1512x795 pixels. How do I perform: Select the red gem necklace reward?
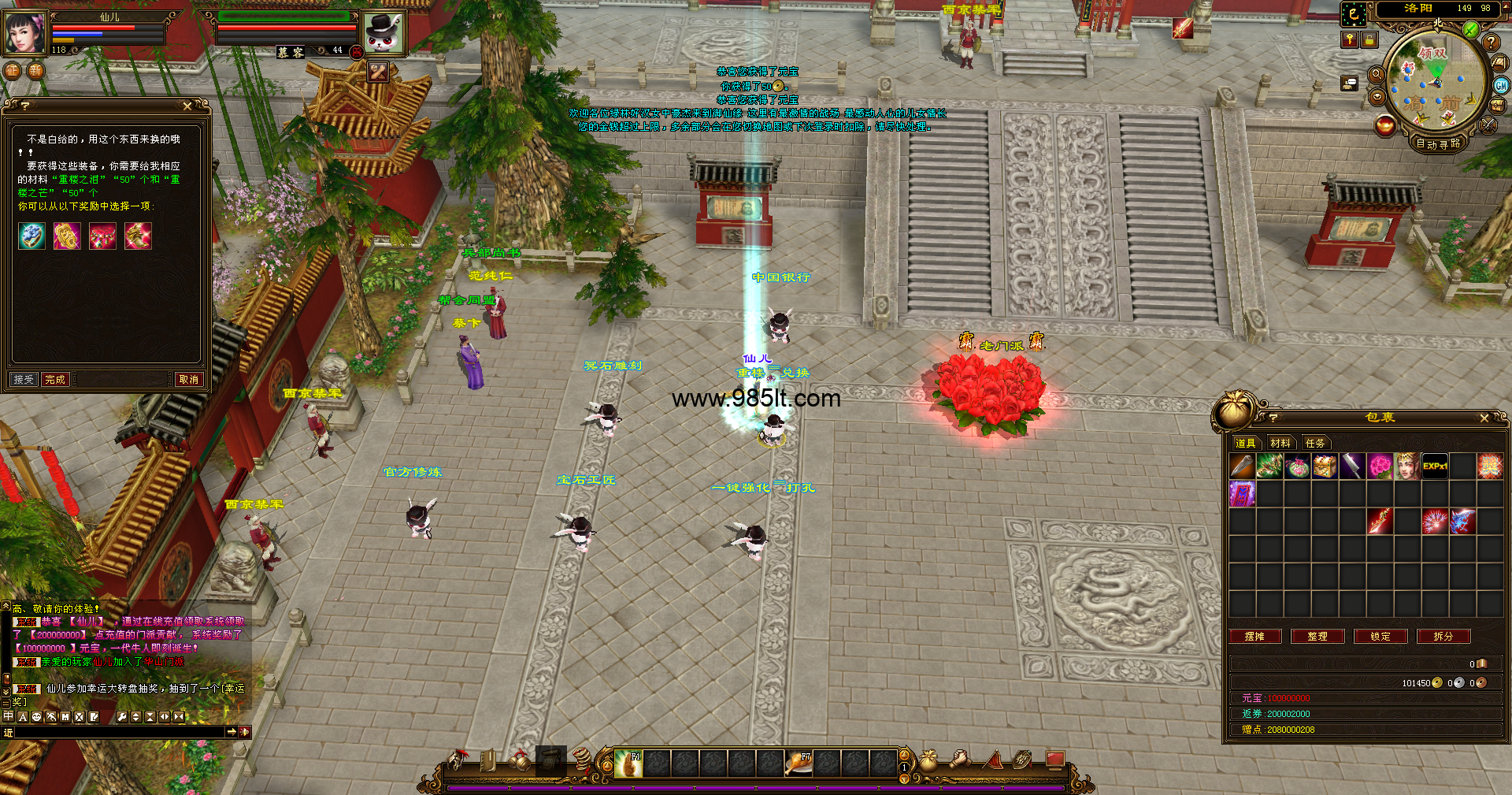coord(102,236)
